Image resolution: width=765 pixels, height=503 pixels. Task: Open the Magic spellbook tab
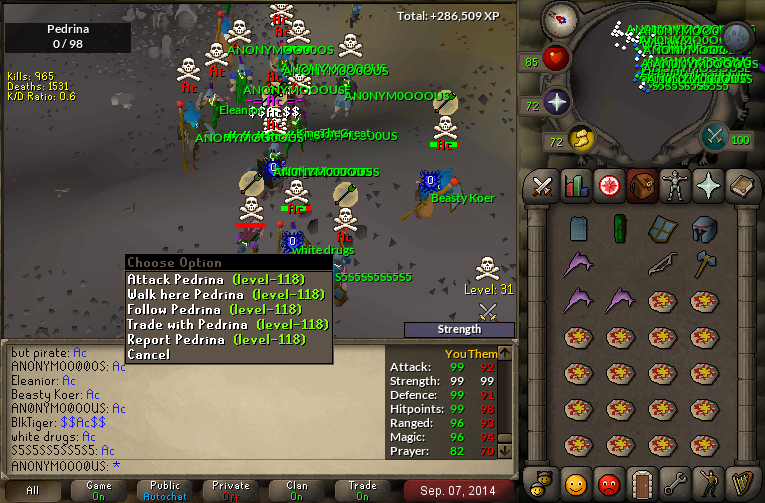[740, 186]
